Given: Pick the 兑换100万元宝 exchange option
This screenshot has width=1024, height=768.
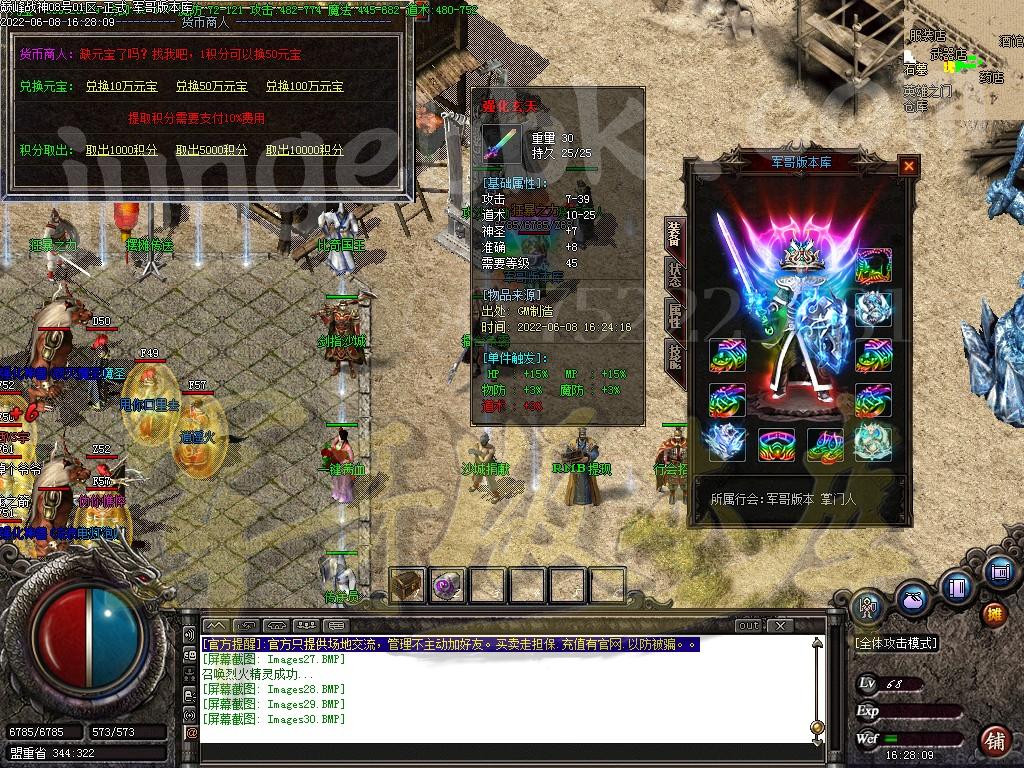Looking at the screenshot, I should pyautogui.click(x=304, y=87).
